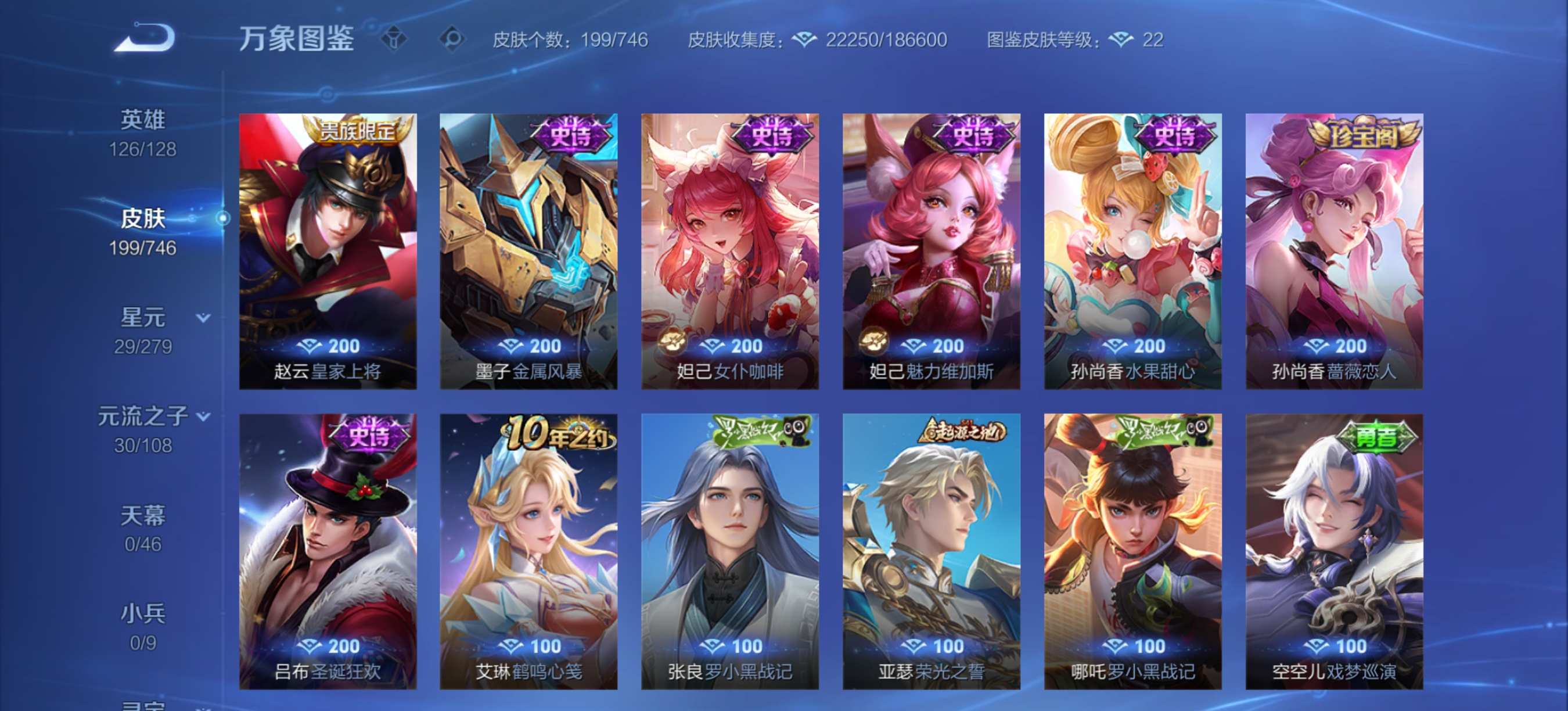
Task: Click the 200 price tag on 赵云皇家上将
Action: (x=329, y=345)
